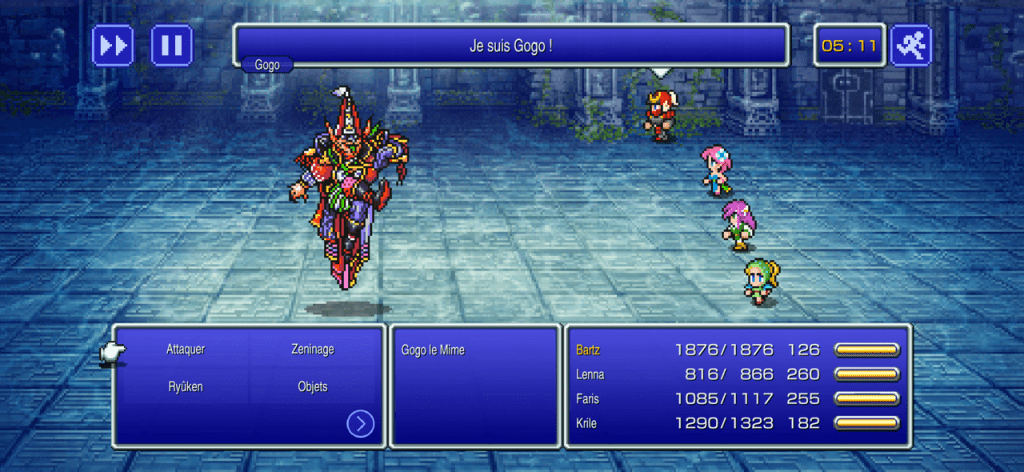Show the next command page arrow
Viewport: 1024px width, 472px height.
point(360,424)
